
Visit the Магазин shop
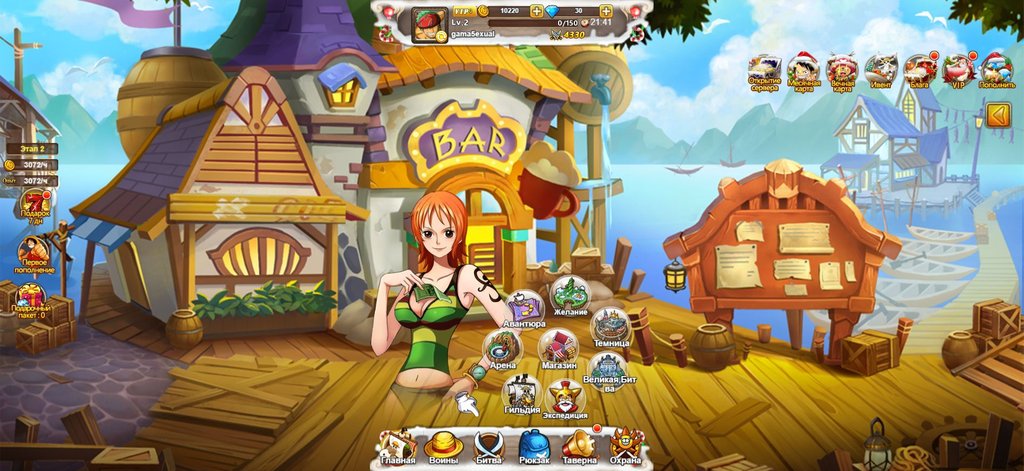coord(558,348)
